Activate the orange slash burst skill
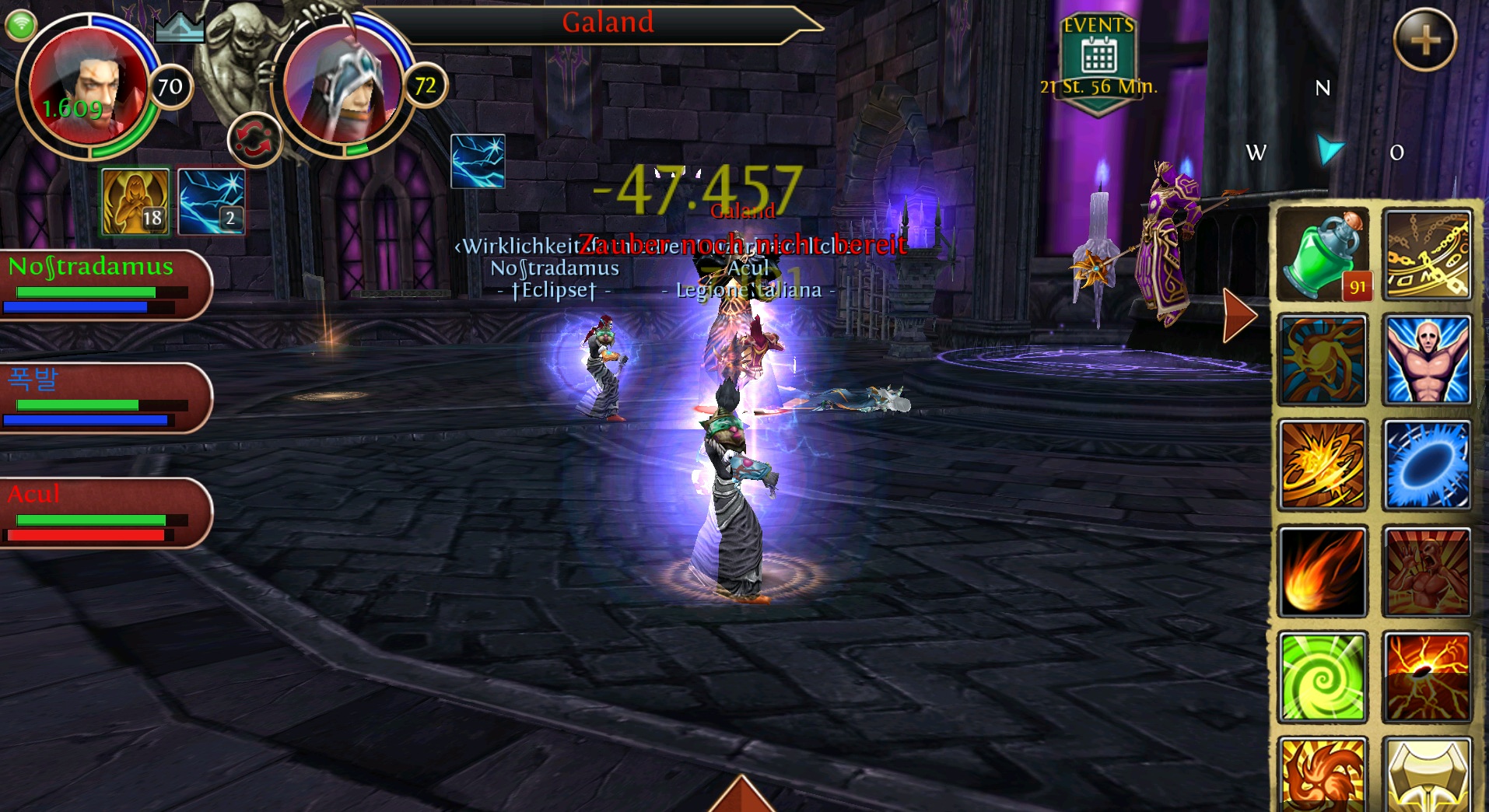1489x812 pixels. pyautogui.click(x=1323, y=465)
